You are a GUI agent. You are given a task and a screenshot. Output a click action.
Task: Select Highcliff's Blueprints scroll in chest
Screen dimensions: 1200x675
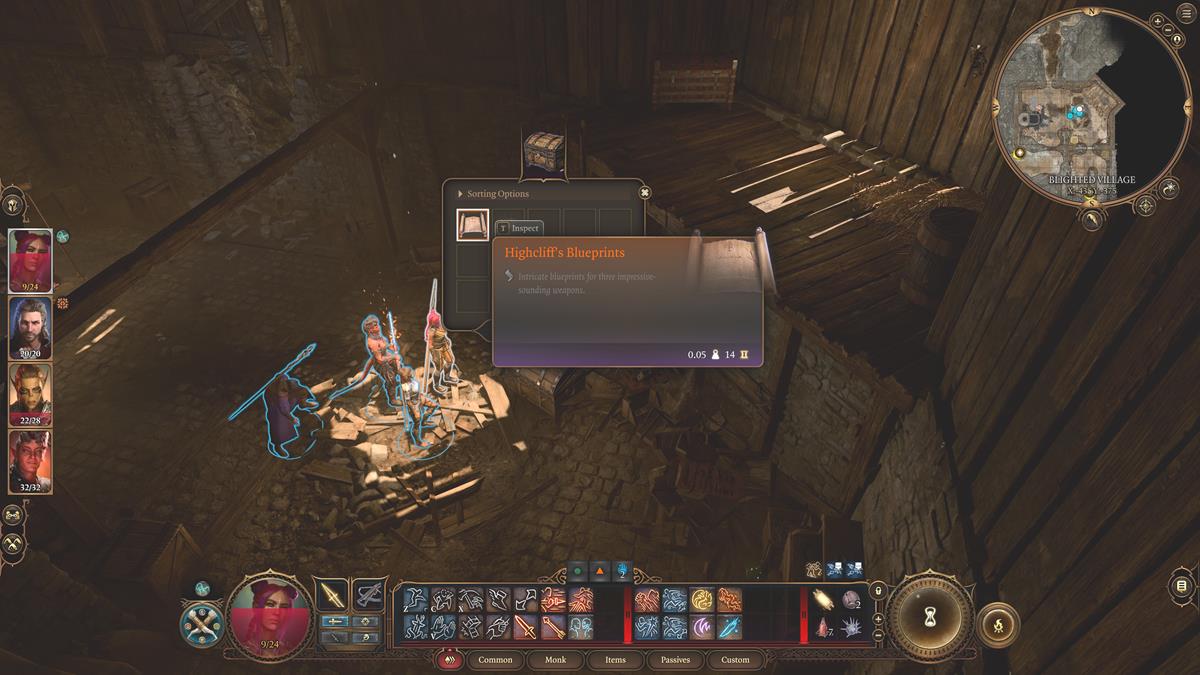473,225
